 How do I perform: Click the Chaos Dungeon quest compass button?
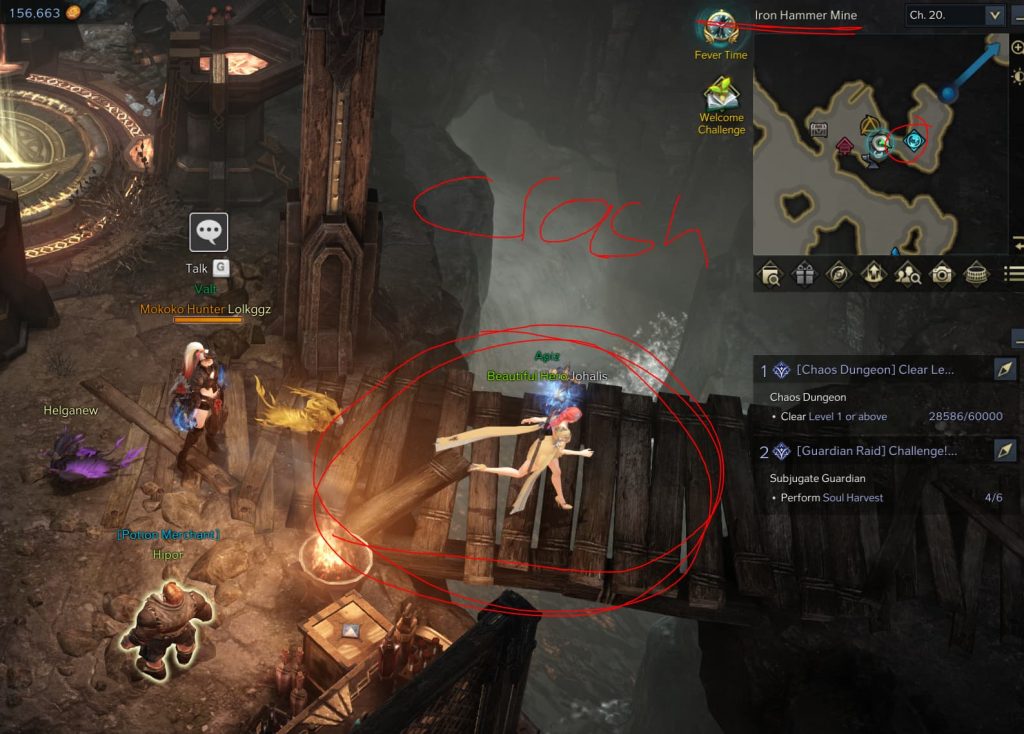tap(1006, 370)
